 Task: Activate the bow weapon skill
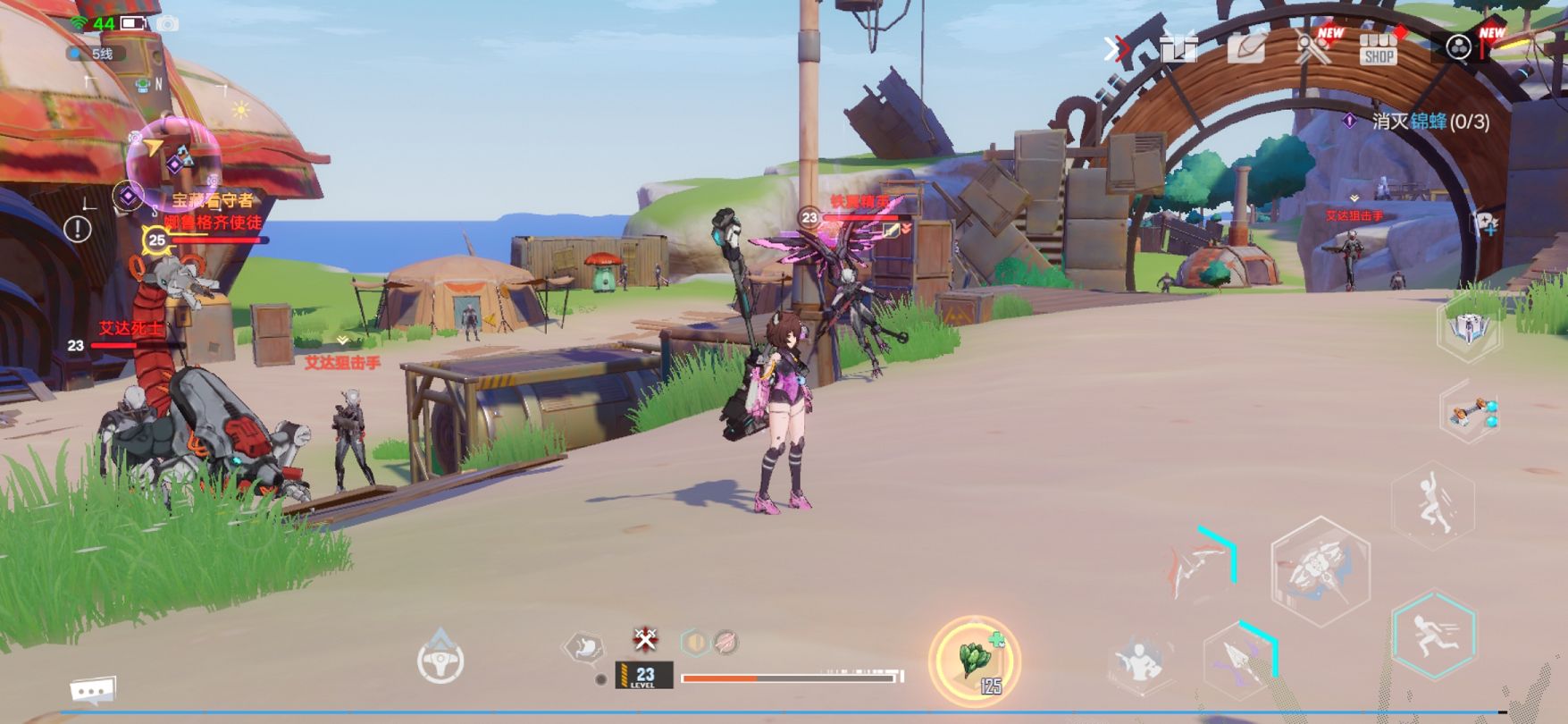(1202, 565)
